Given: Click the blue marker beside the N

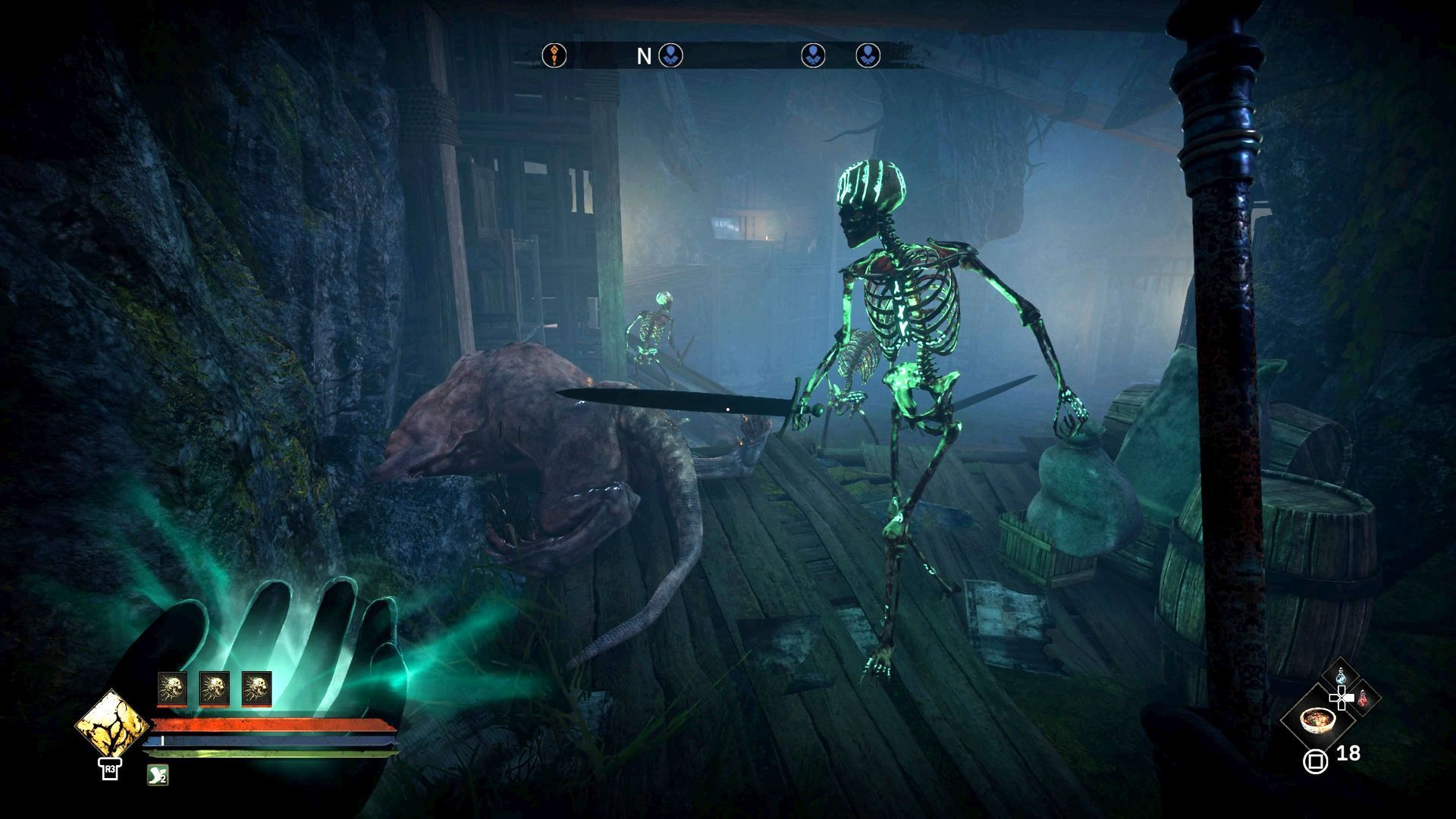Looking at the screenshot, I should point(670,55).
